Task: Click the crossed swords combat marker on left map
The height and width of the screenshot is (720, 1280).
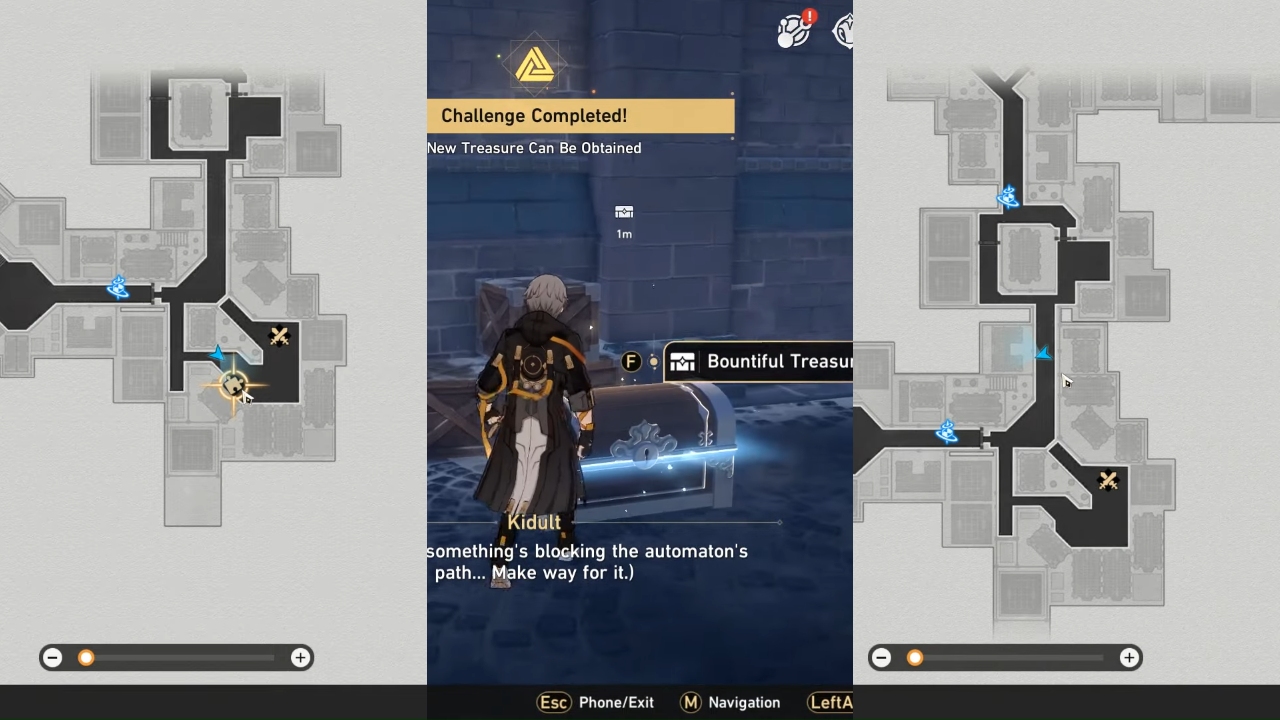Action: tap(280, 336)
